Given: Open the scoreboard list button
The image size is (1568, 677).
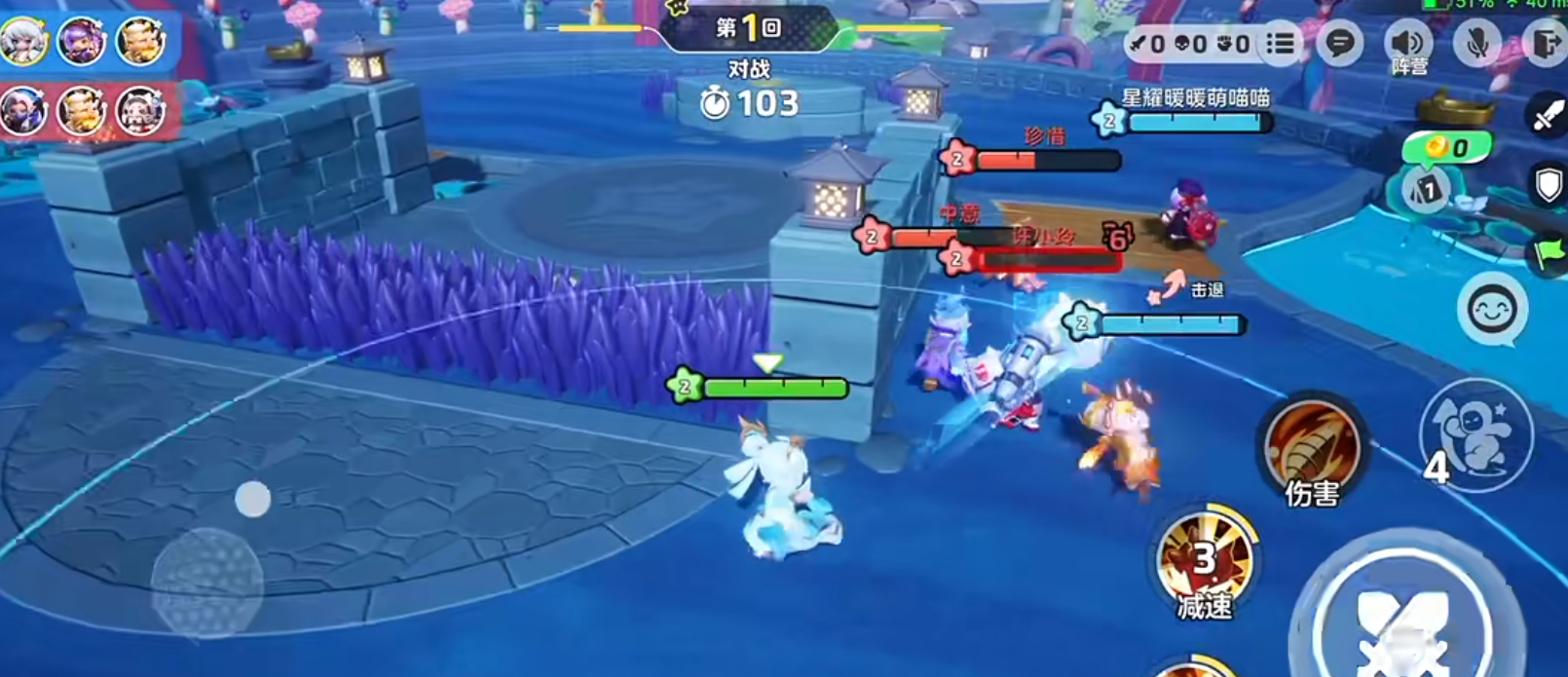Looking at the screenshot, I should point(1281,44).
